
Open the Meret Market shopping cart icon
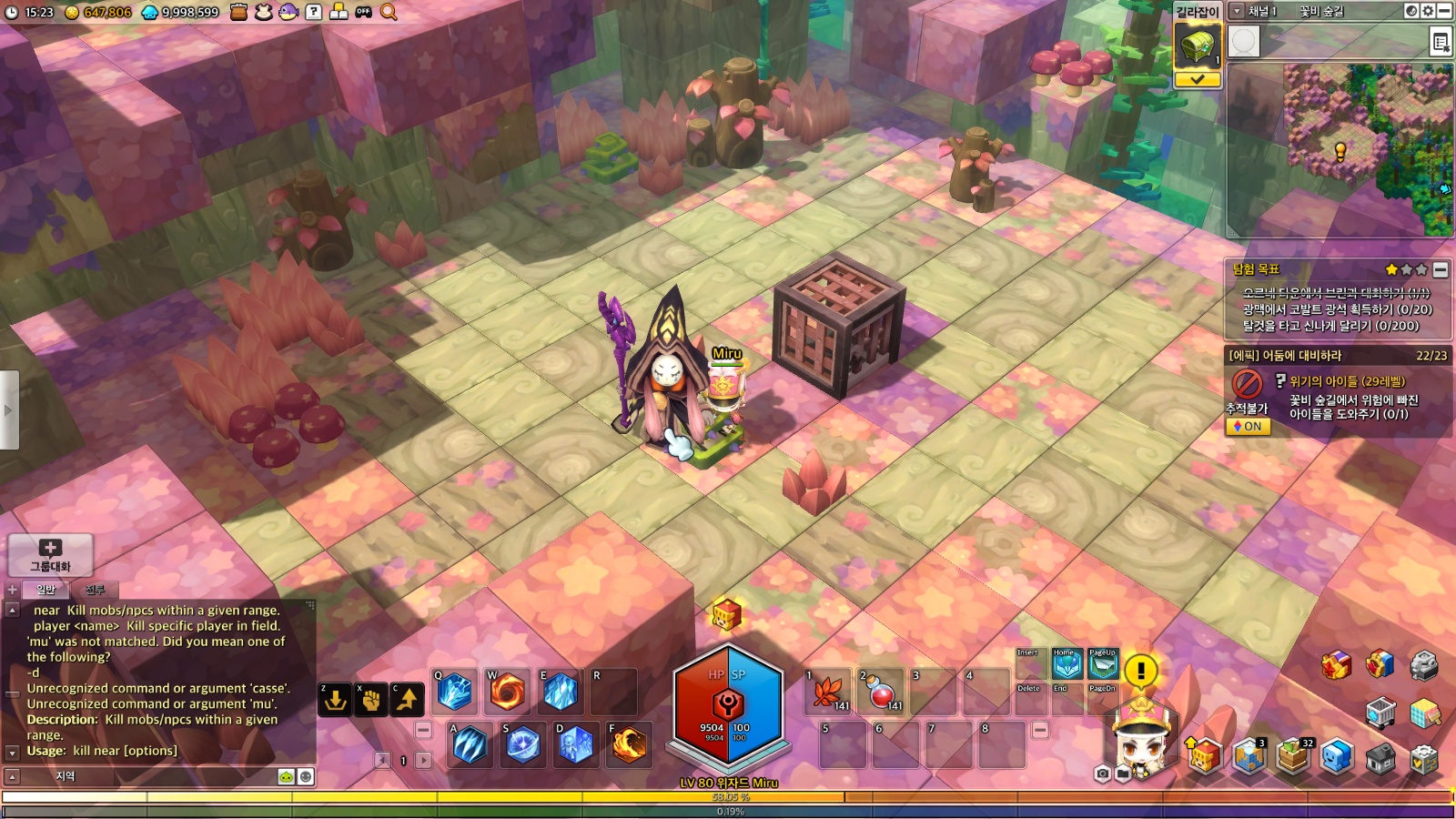coord(1380,713)
